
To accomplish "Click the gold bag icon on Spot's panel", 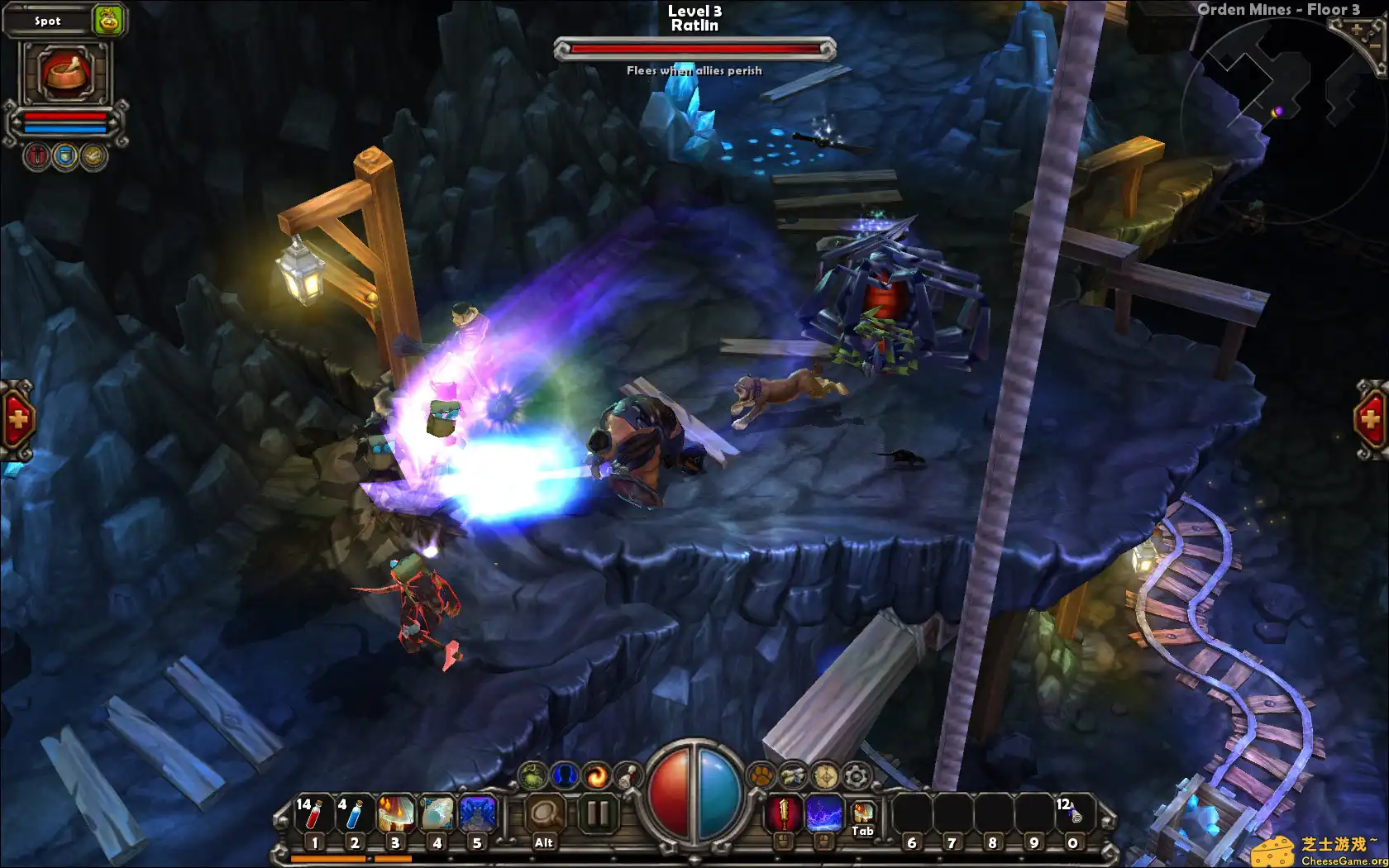I will tap(107, 21).
